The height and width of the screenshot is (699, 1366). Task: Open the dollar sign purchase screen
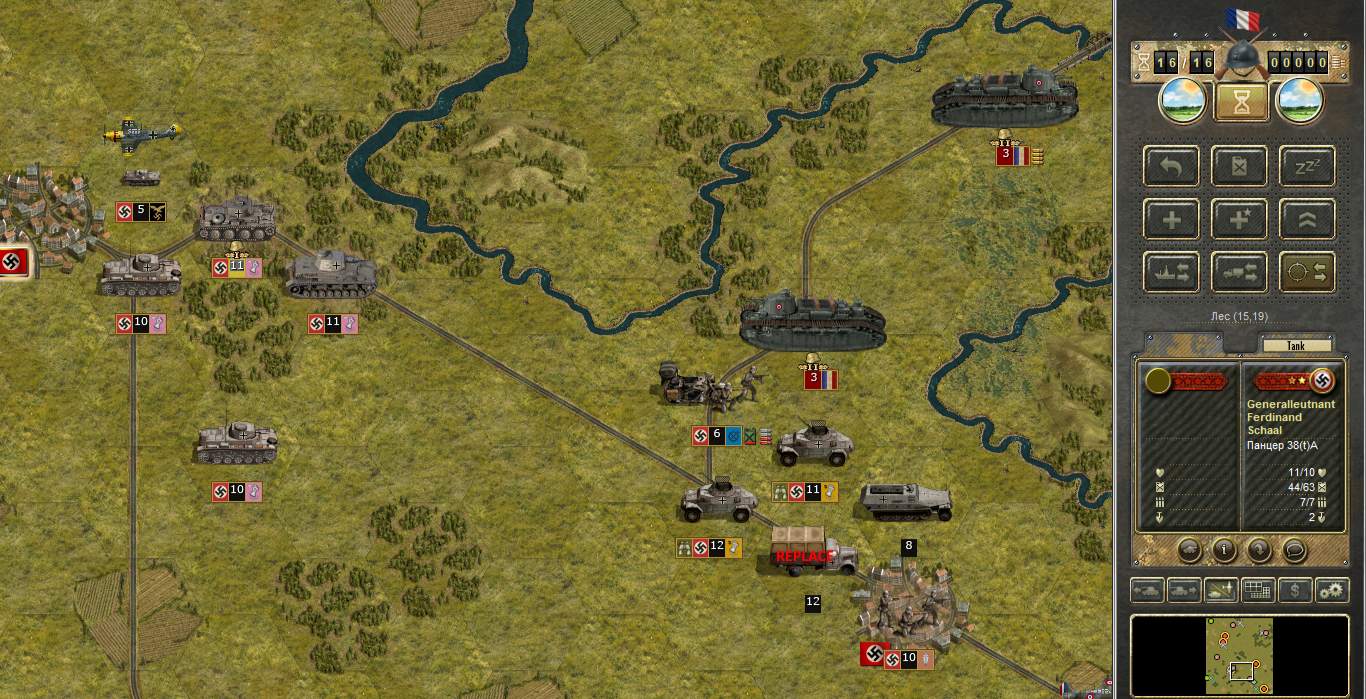pos(1295,590)
